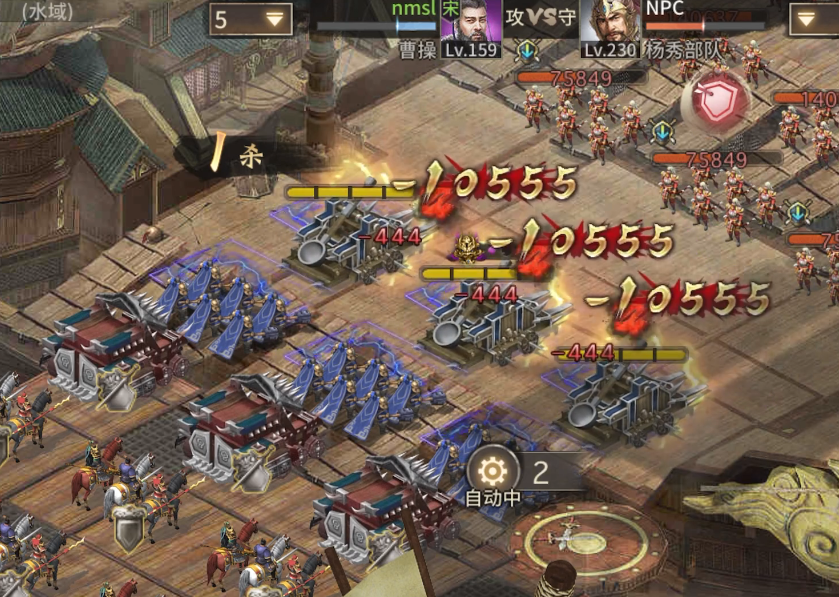This screenshot has height=597, width=839.
Task: Open the dropdown showing number 5
Action: pos(250,19)
